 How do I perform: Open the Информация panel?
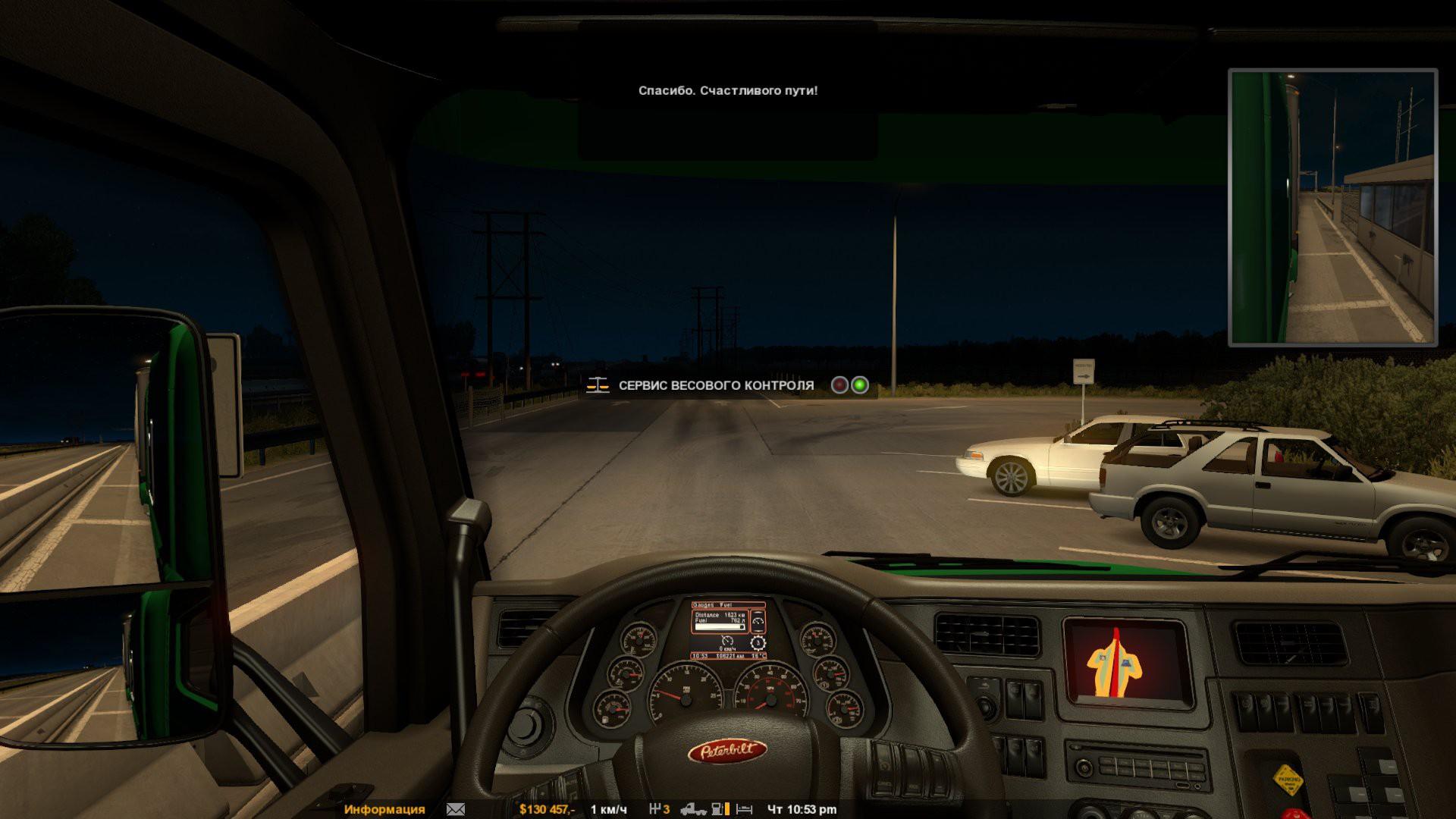click(x=384, y=809)
